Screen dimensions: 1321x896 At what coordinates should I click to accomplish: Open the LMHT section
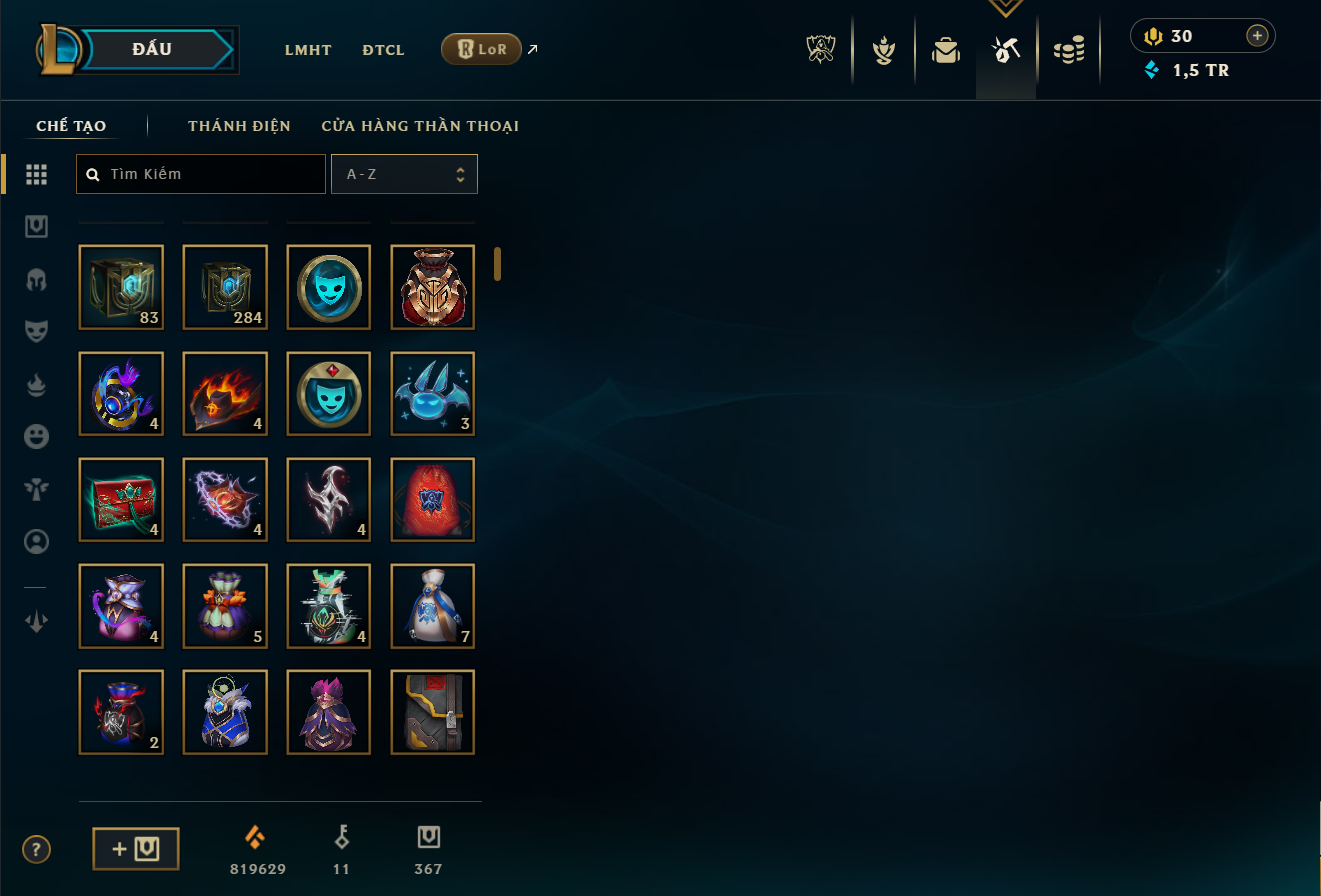308,50
